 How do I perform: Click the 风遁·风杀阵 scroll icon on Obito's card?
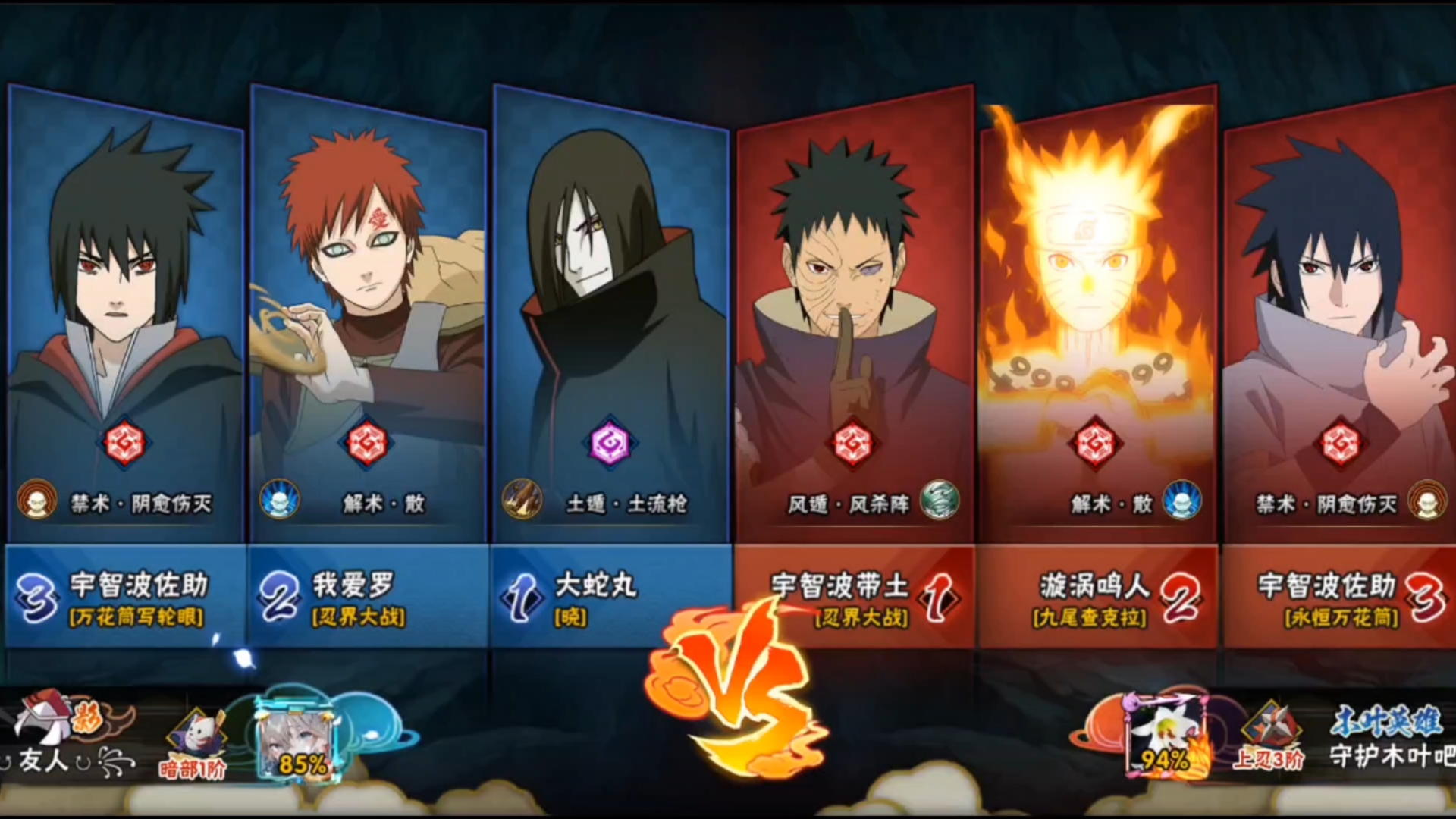point(939,500)
